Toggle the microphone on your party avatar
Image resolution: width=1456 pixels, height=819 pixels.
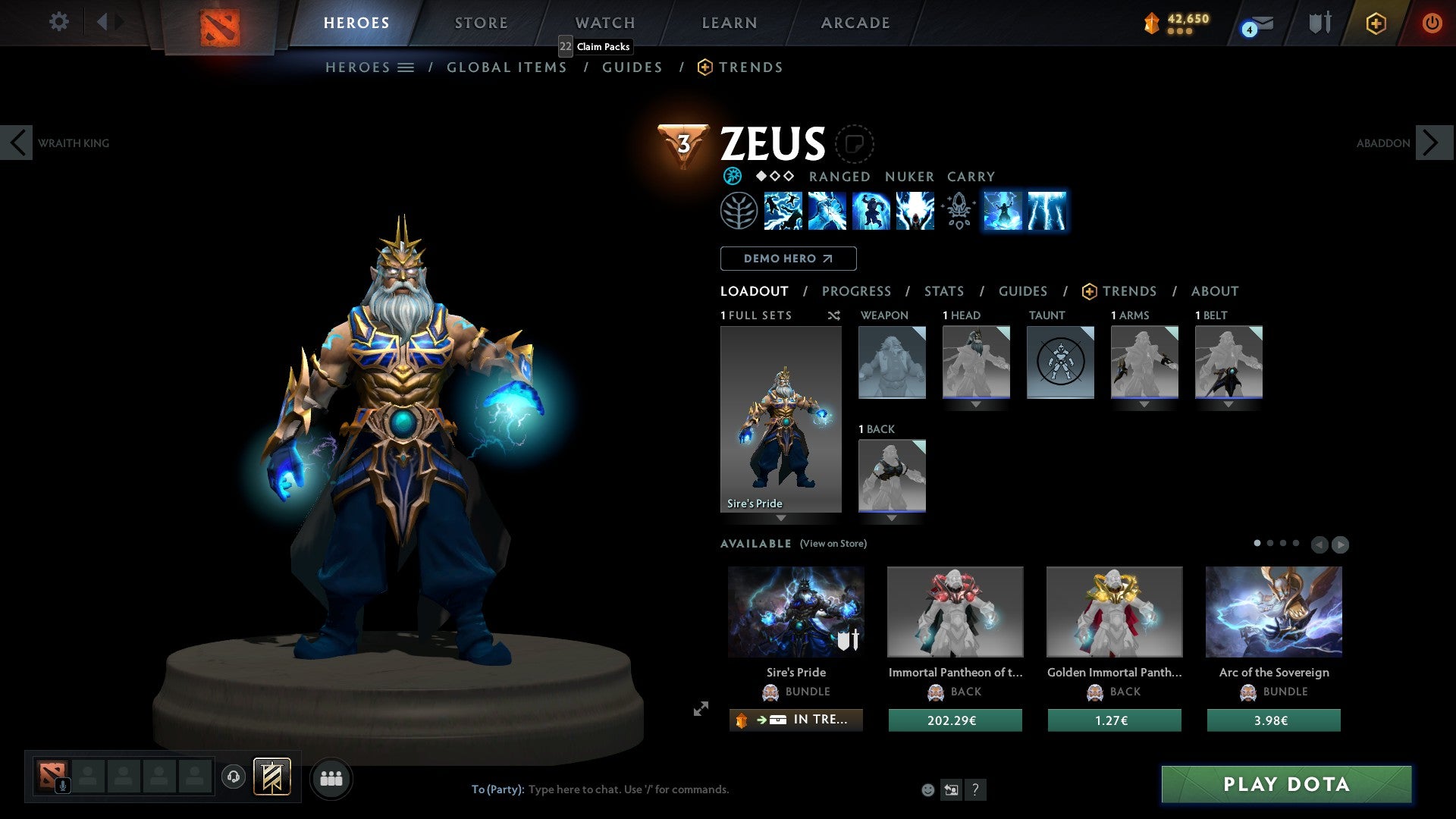click(64, 786)
